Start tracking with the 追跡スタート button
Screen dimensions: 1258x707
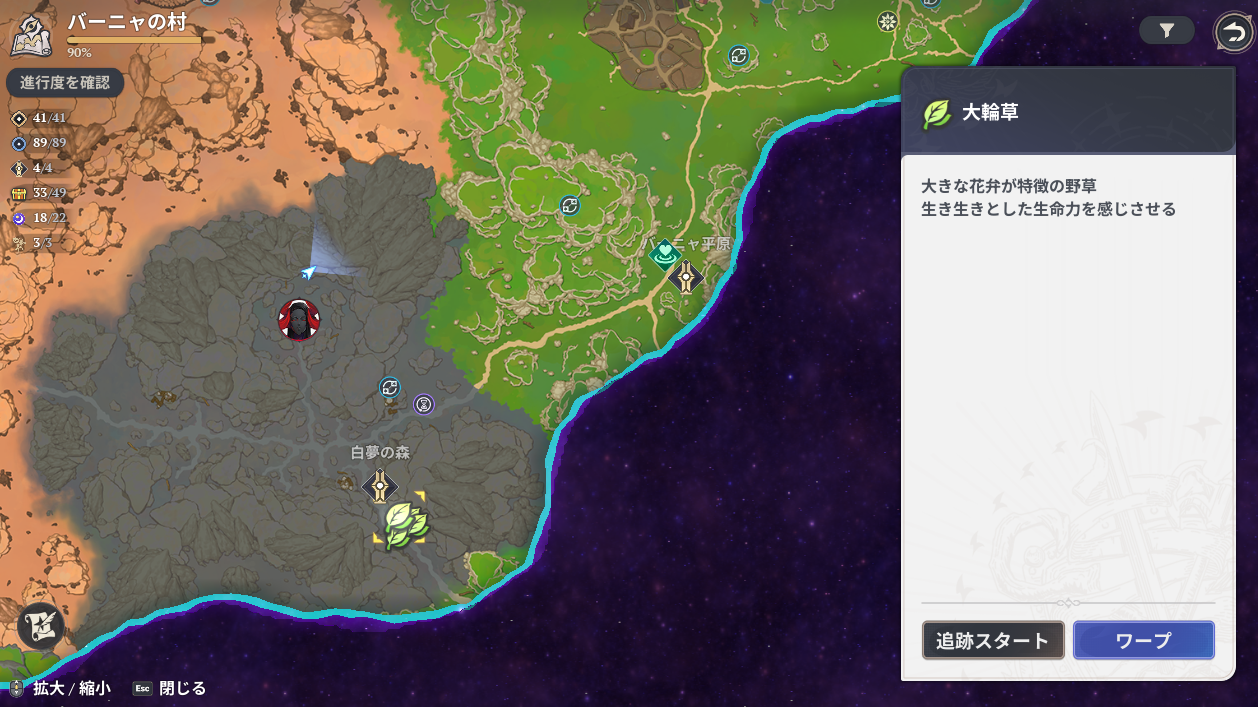click(x=992, y=641)
